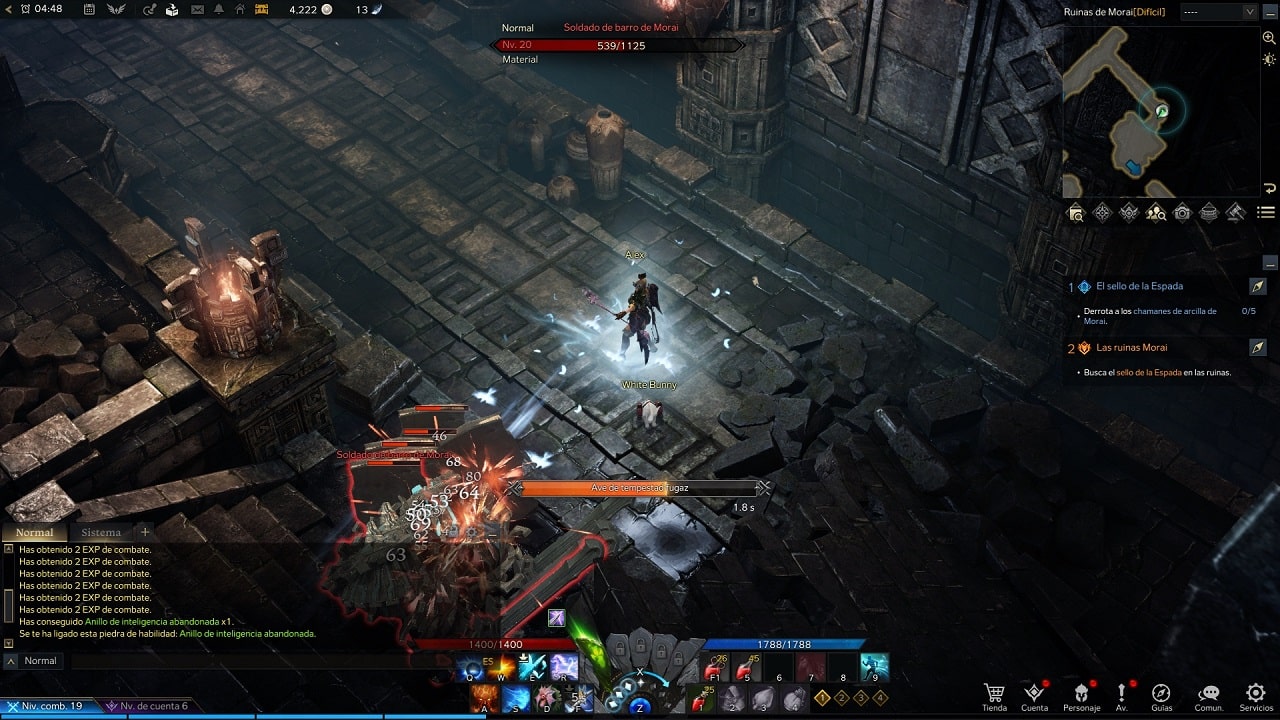Screen dimensions: 1280x720
Task: Open the calendar icon in top bar
Action: 88,11
